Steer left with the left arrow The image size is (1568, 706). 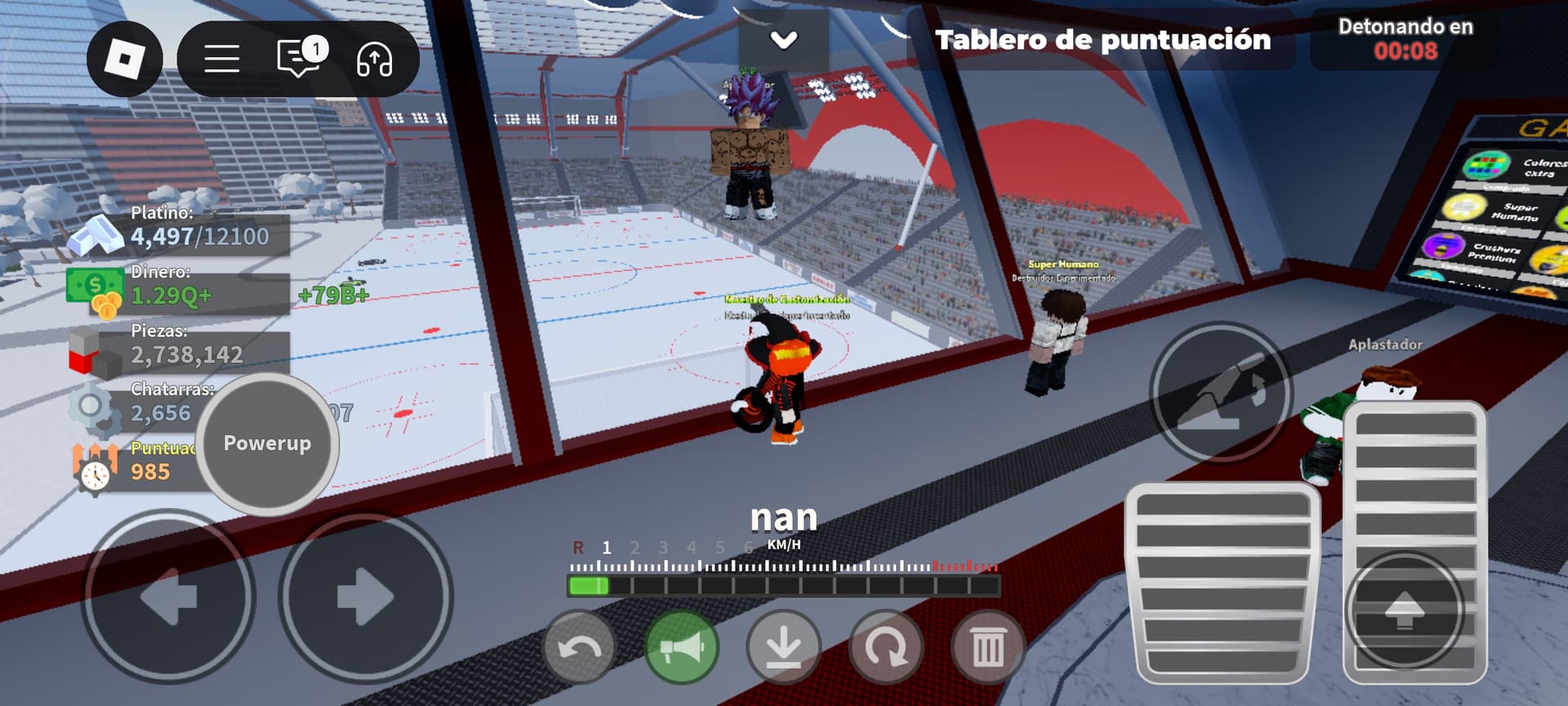click(x=168, y=597)
